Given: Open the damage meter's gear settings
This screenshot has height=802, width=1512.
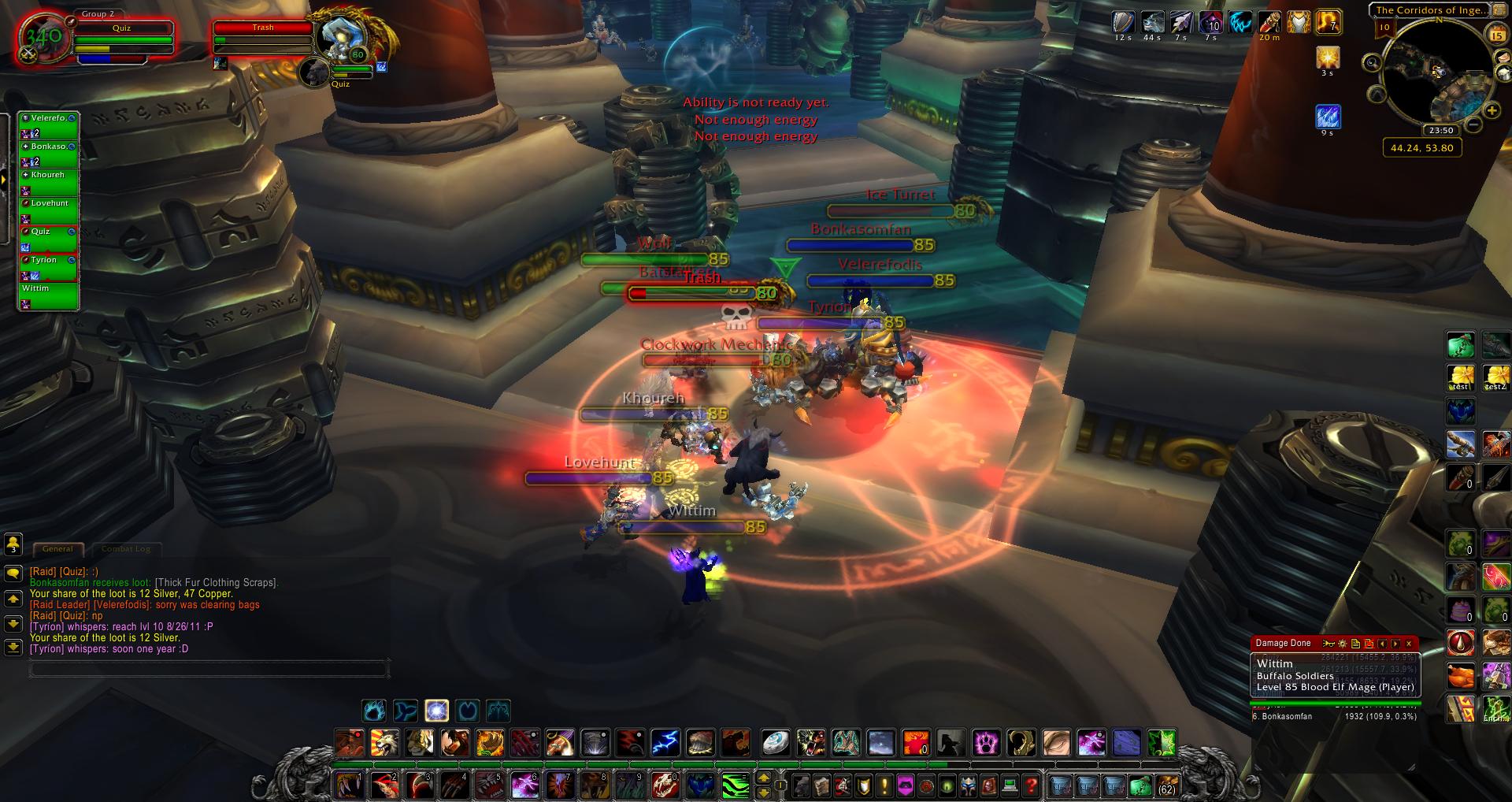Looking at the screenshot, I should coord(1342,644).
